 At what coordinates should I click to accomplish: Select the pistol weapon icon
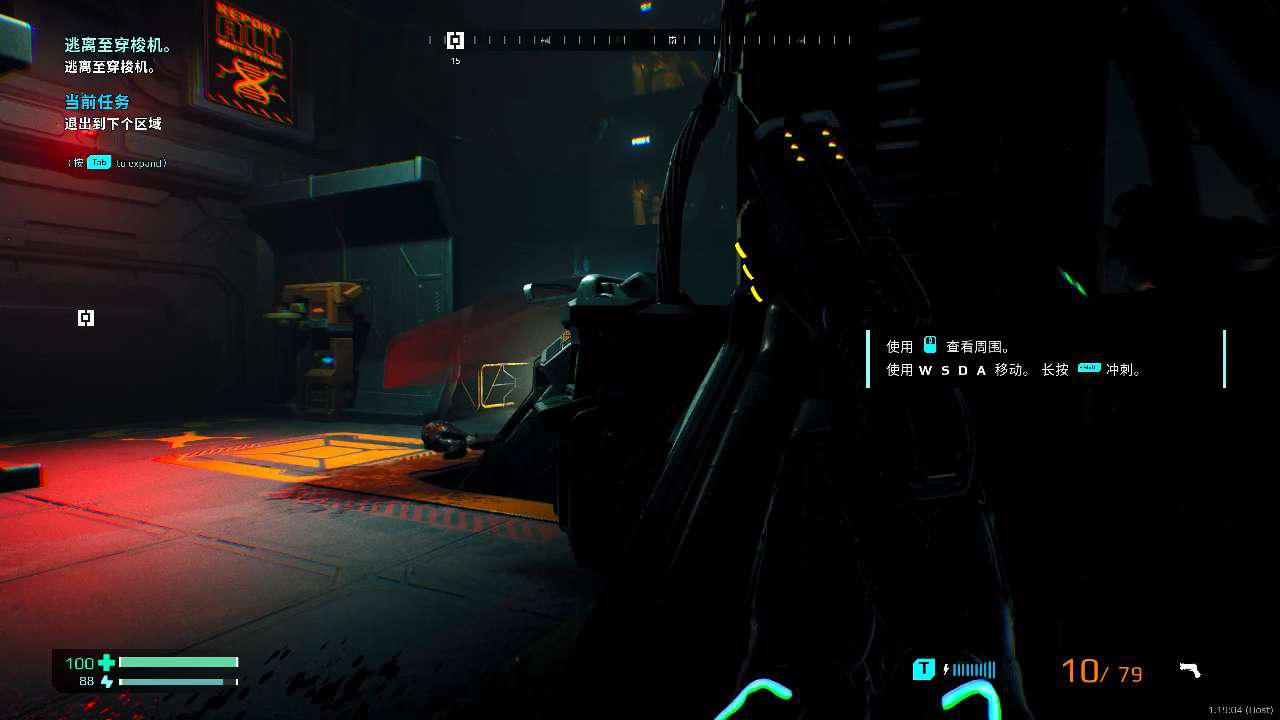point(1189,670)
